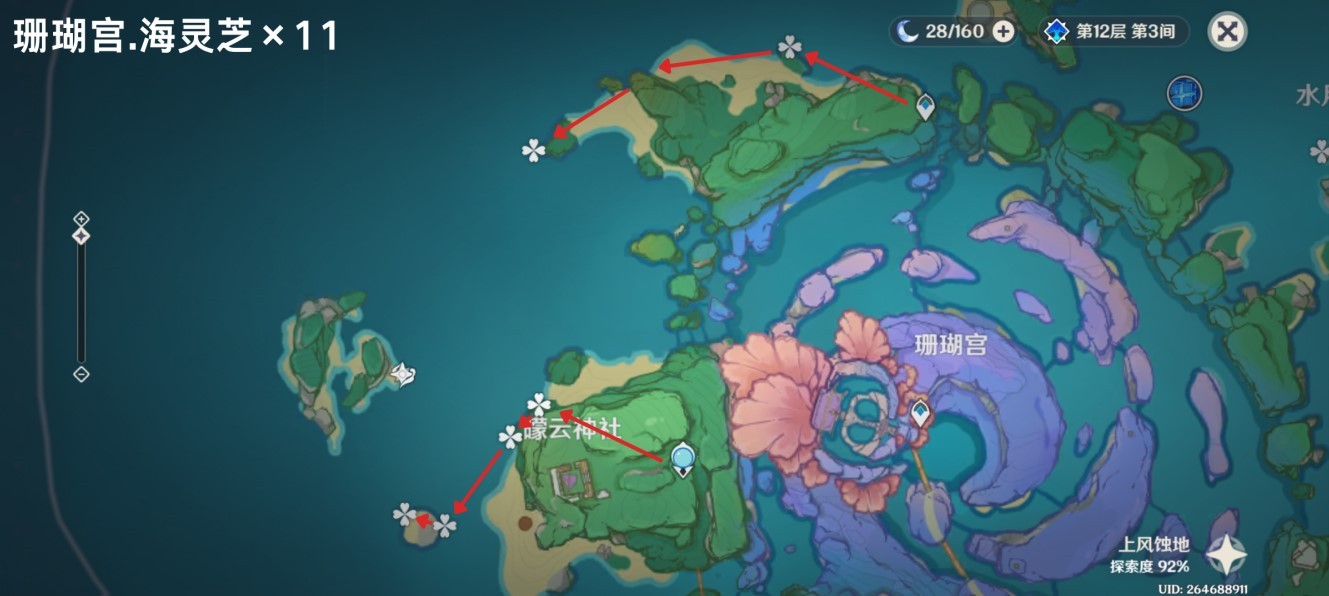
Task: Select the blue domain icon near the top right
Action: [x=1184, y=94]
